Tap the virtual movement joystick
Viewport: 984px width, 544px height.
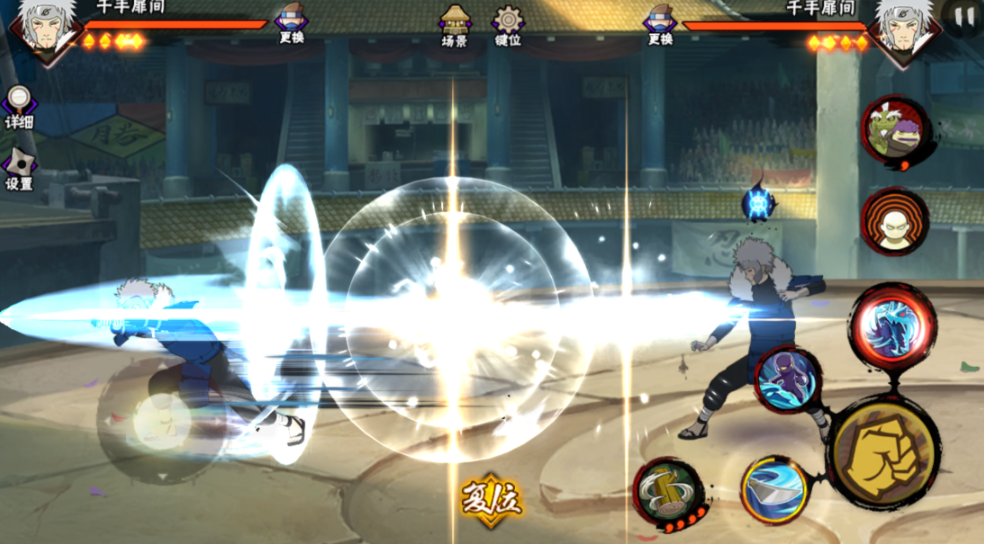158,418
